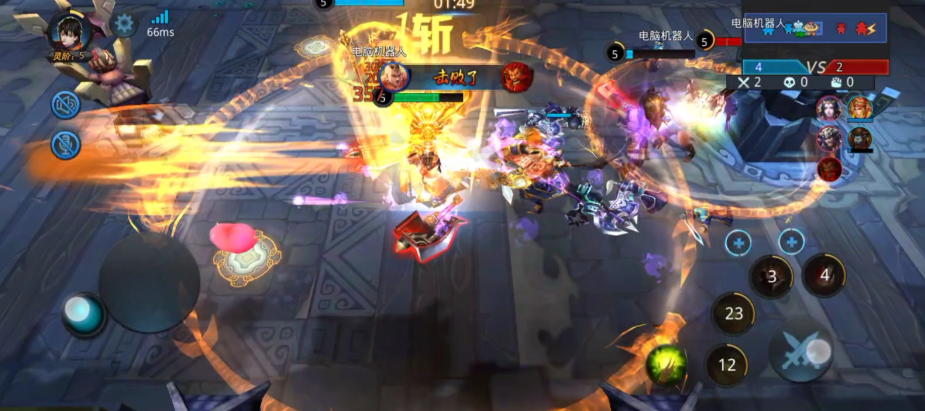Use the skill showing cooldown 4
Viewport: 925px width, 411px height.
click(823, 273)
